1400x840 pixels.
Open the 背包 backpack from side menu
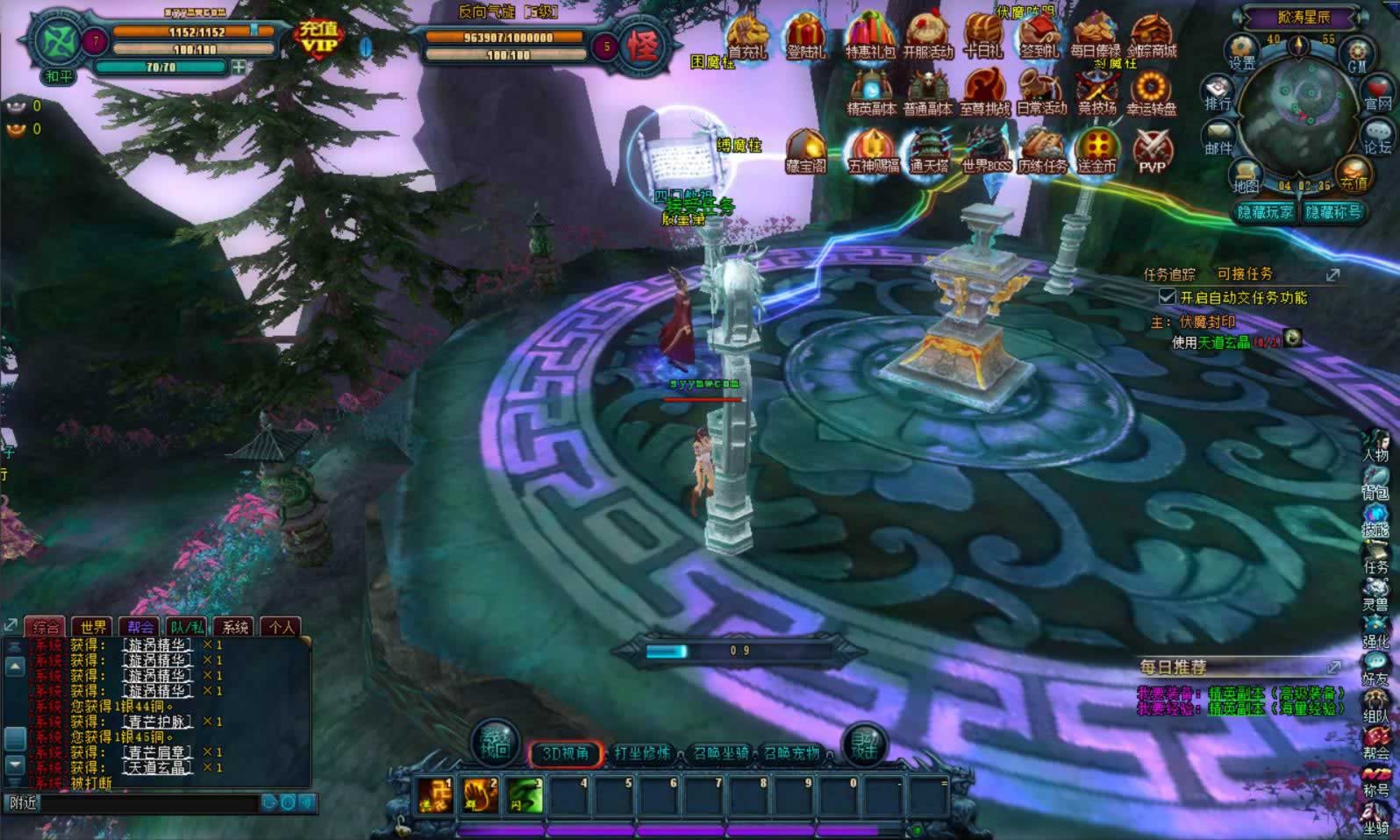[1375, 483]
